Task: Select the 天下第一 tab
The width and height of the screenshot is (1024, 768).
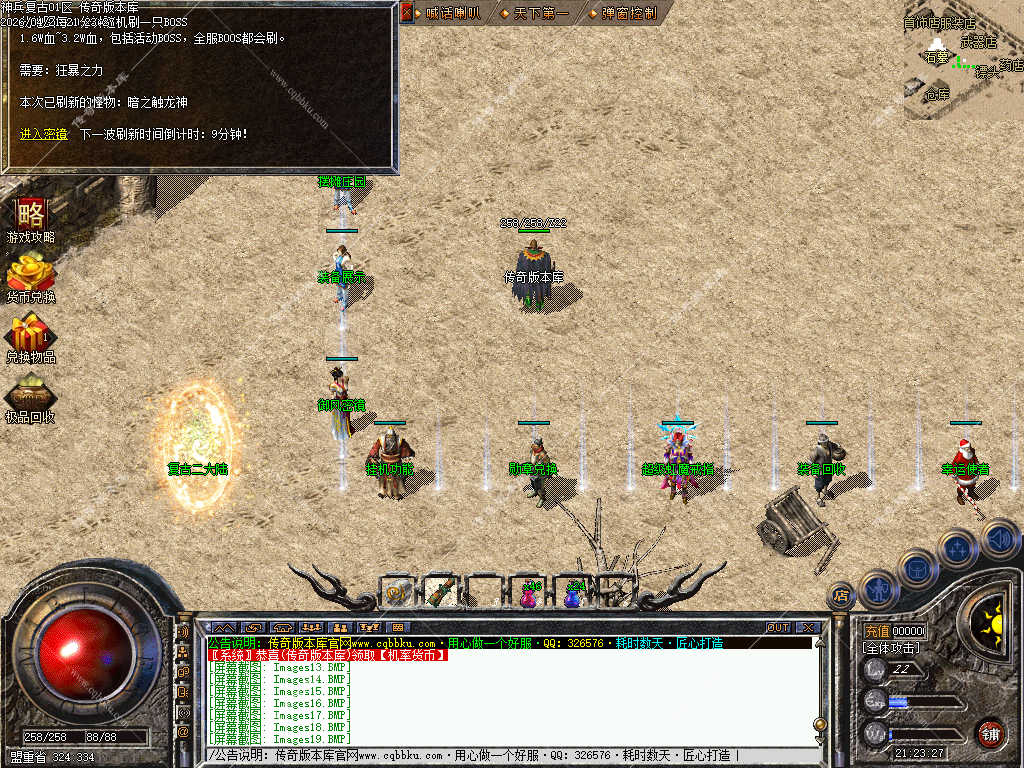Action: point(540,13)
